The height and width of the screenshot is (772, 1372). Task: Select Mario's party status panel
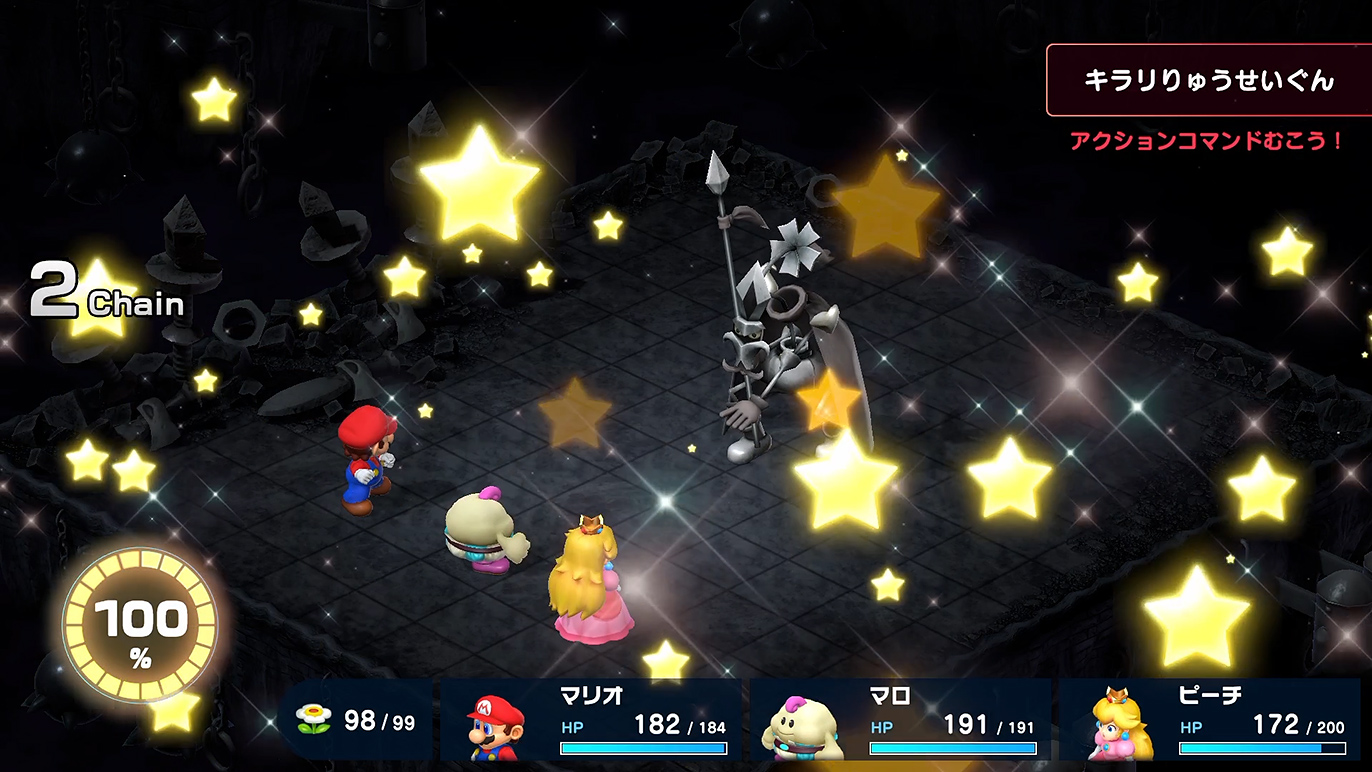pyautogui.click(x=591, y=720)
